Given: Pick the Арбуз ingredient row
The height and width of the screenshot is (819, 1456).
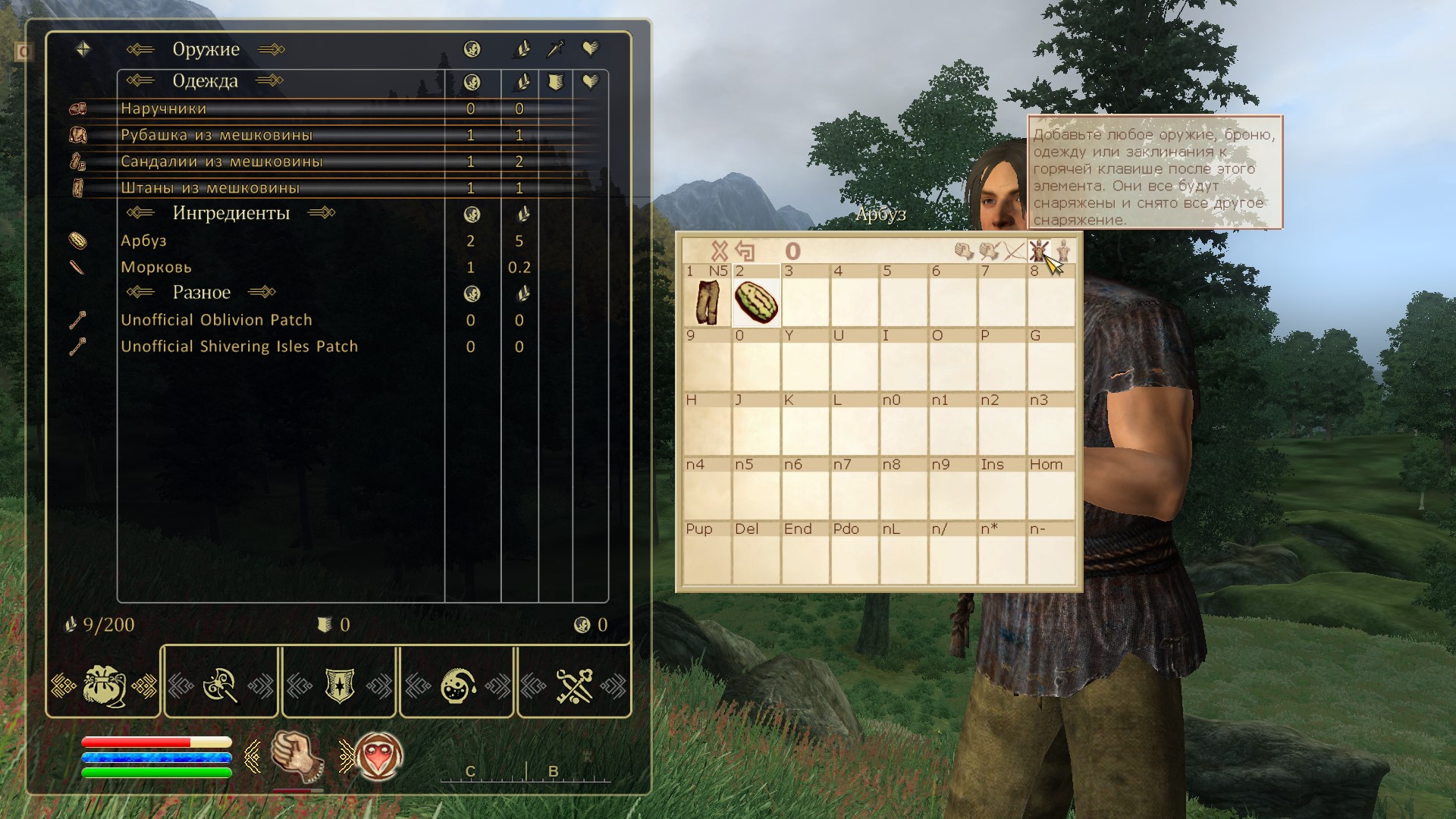Looking at the screenshot, I should point(143,241).
